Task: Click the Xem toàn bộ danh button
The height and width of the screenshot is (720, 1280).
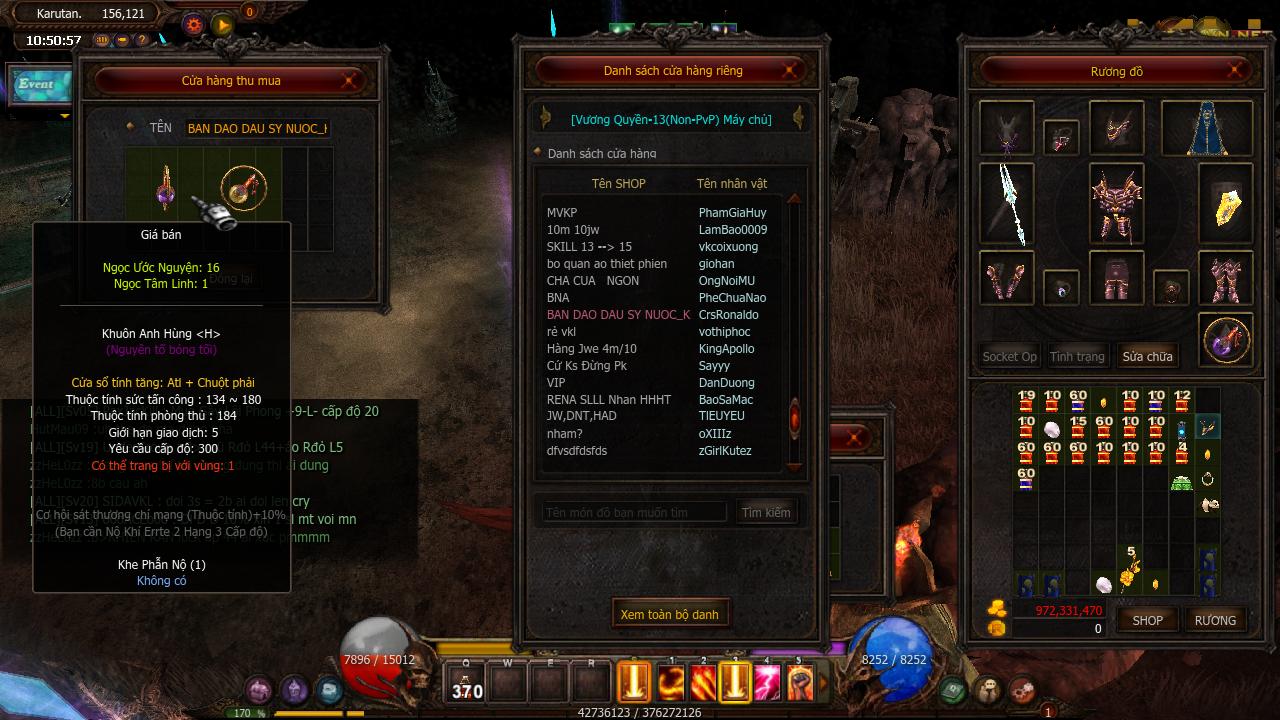Action: 669,614
